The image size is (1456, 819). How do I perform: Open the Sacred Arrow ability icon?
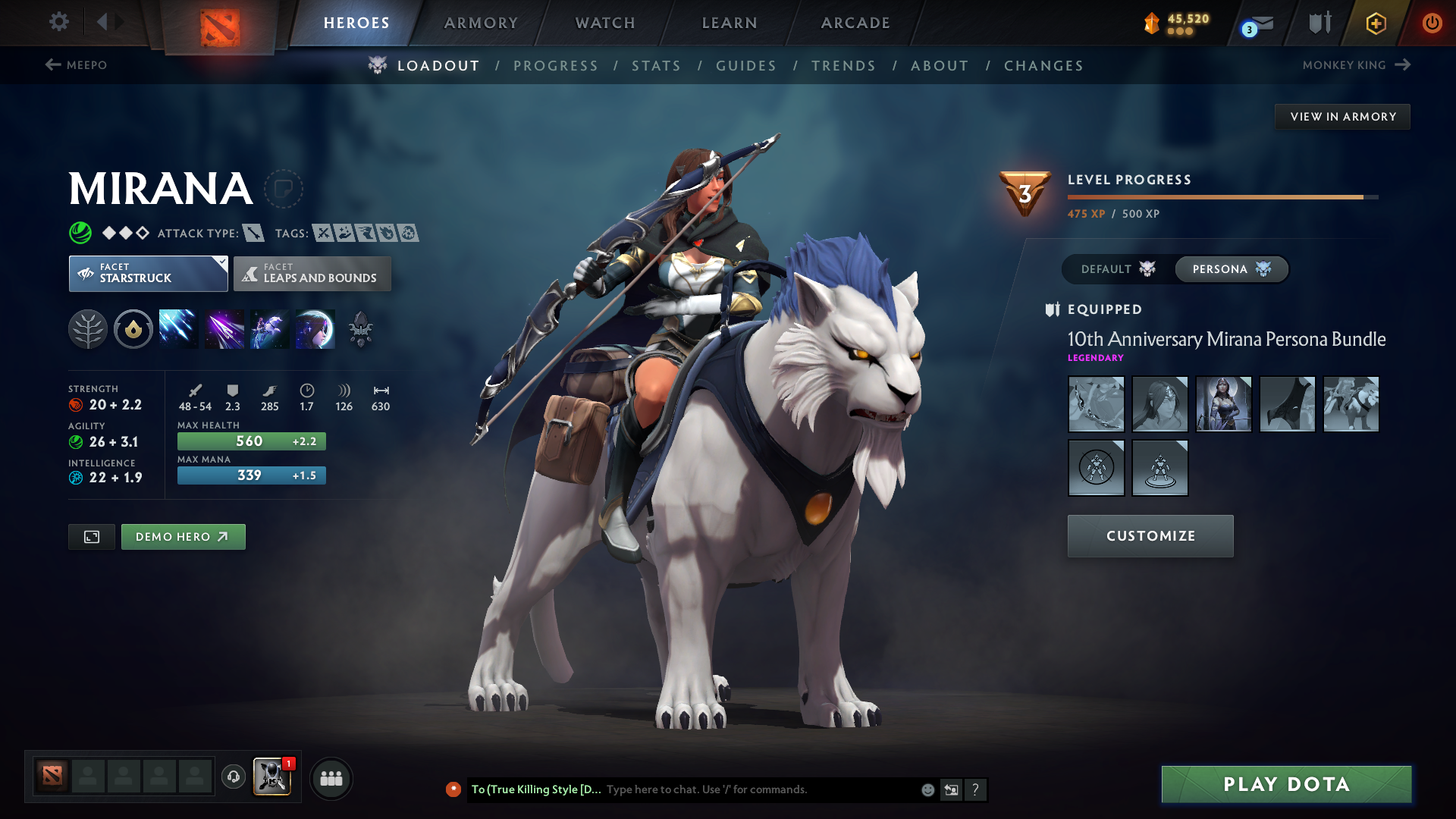(x=224, y=328)
